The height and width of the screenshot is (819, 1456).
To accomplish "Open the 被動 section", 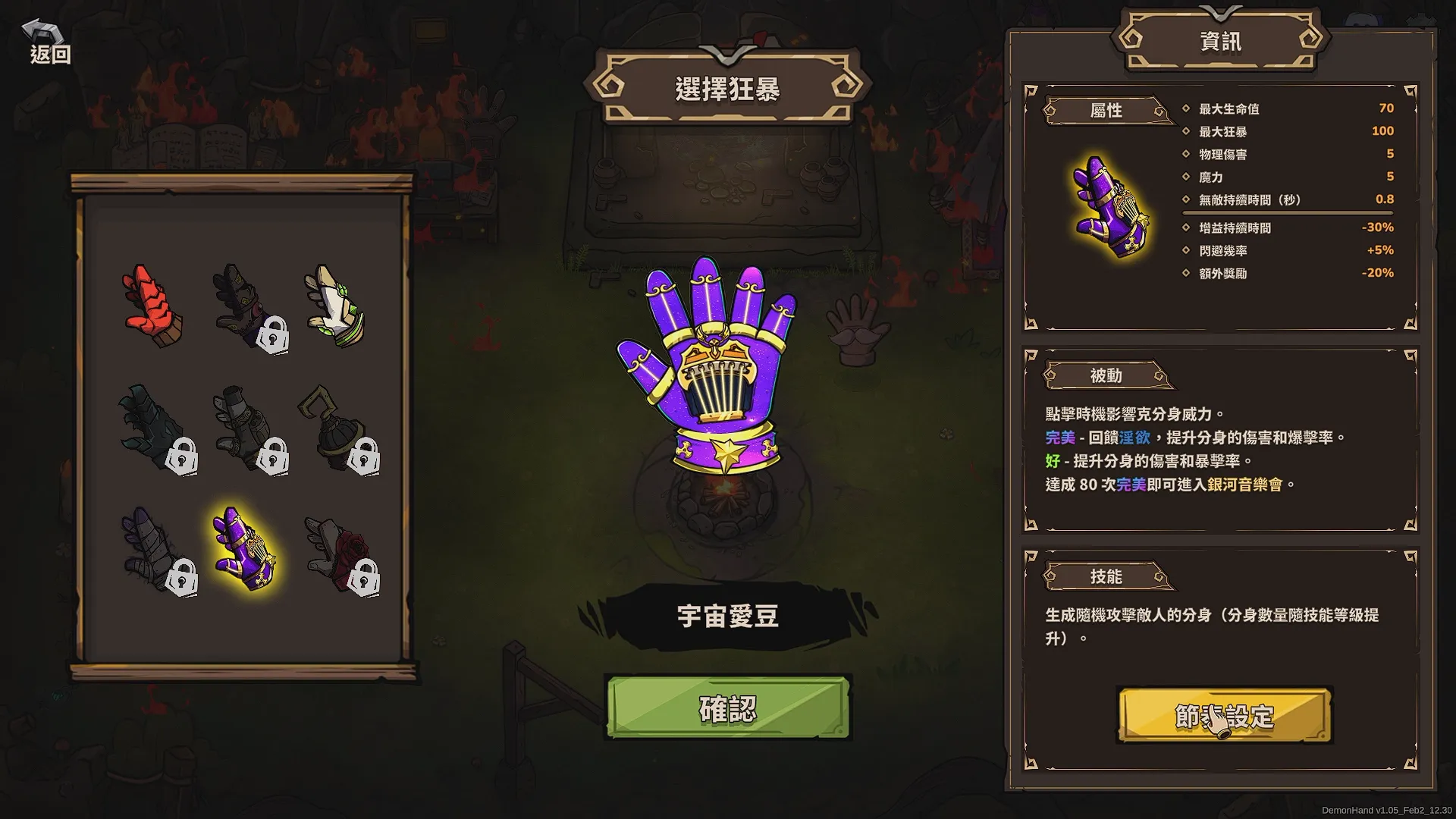I will pyautogui.click(x=1107, y=375).
